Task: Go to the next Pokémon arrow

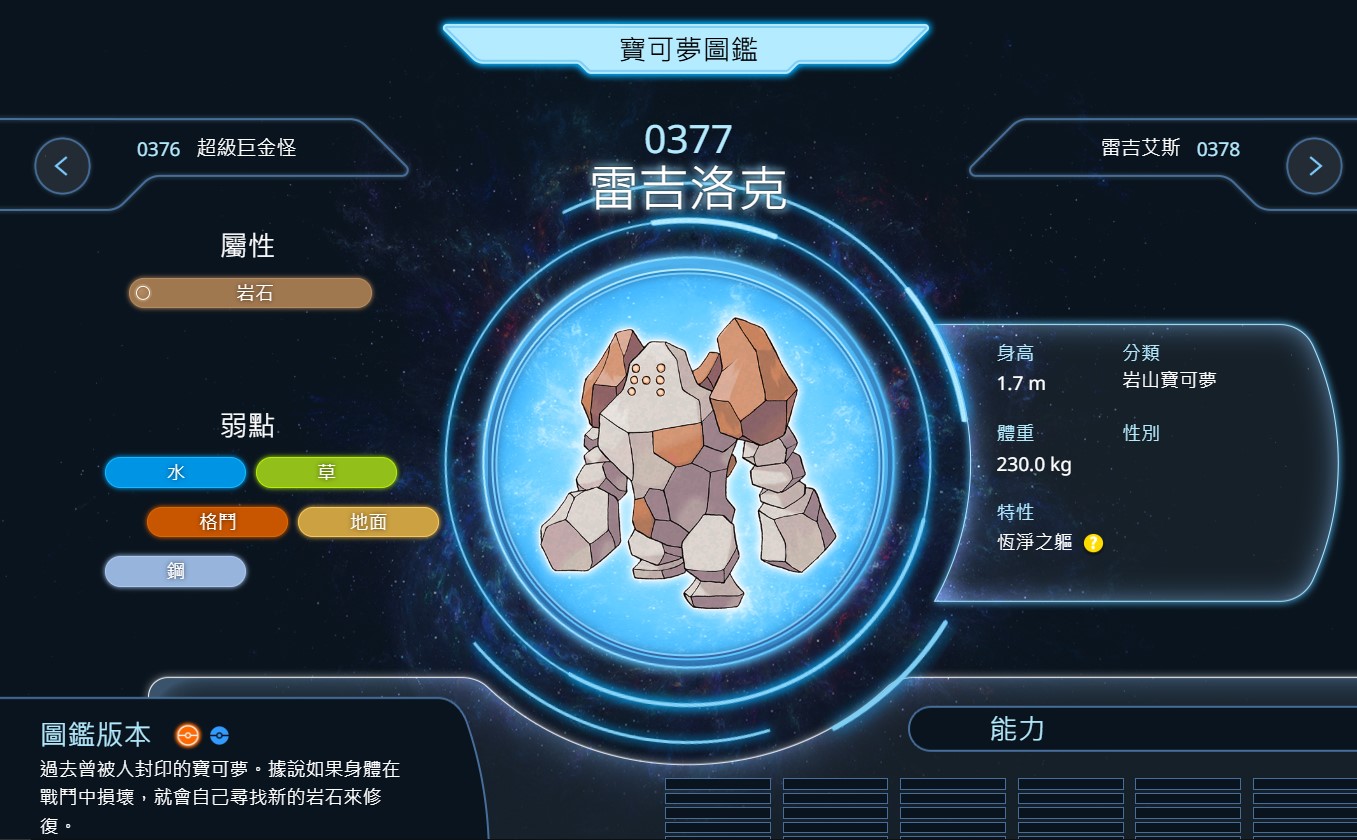Action: pos(1313,166)
